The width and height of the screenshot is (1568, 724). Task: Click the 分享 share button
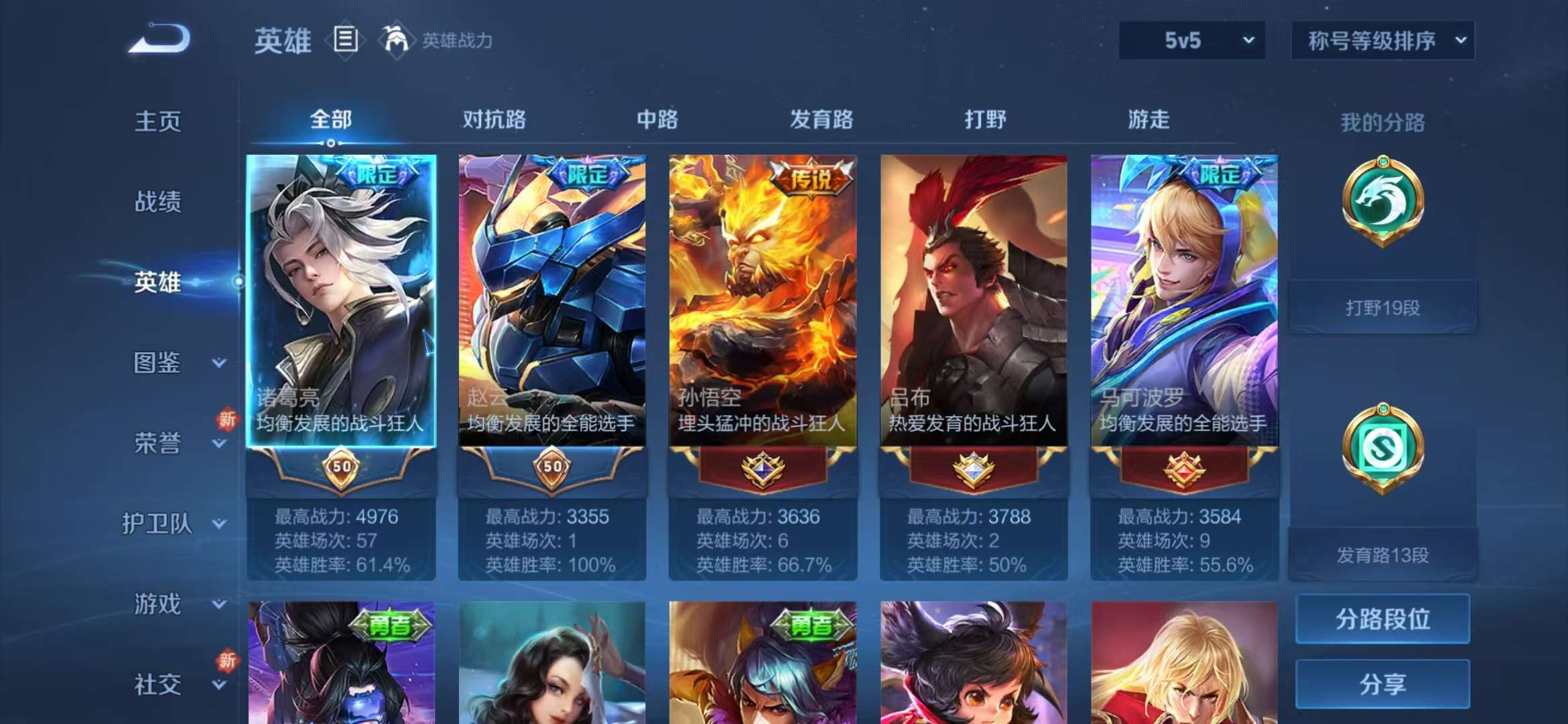[x=1382, y=682]
